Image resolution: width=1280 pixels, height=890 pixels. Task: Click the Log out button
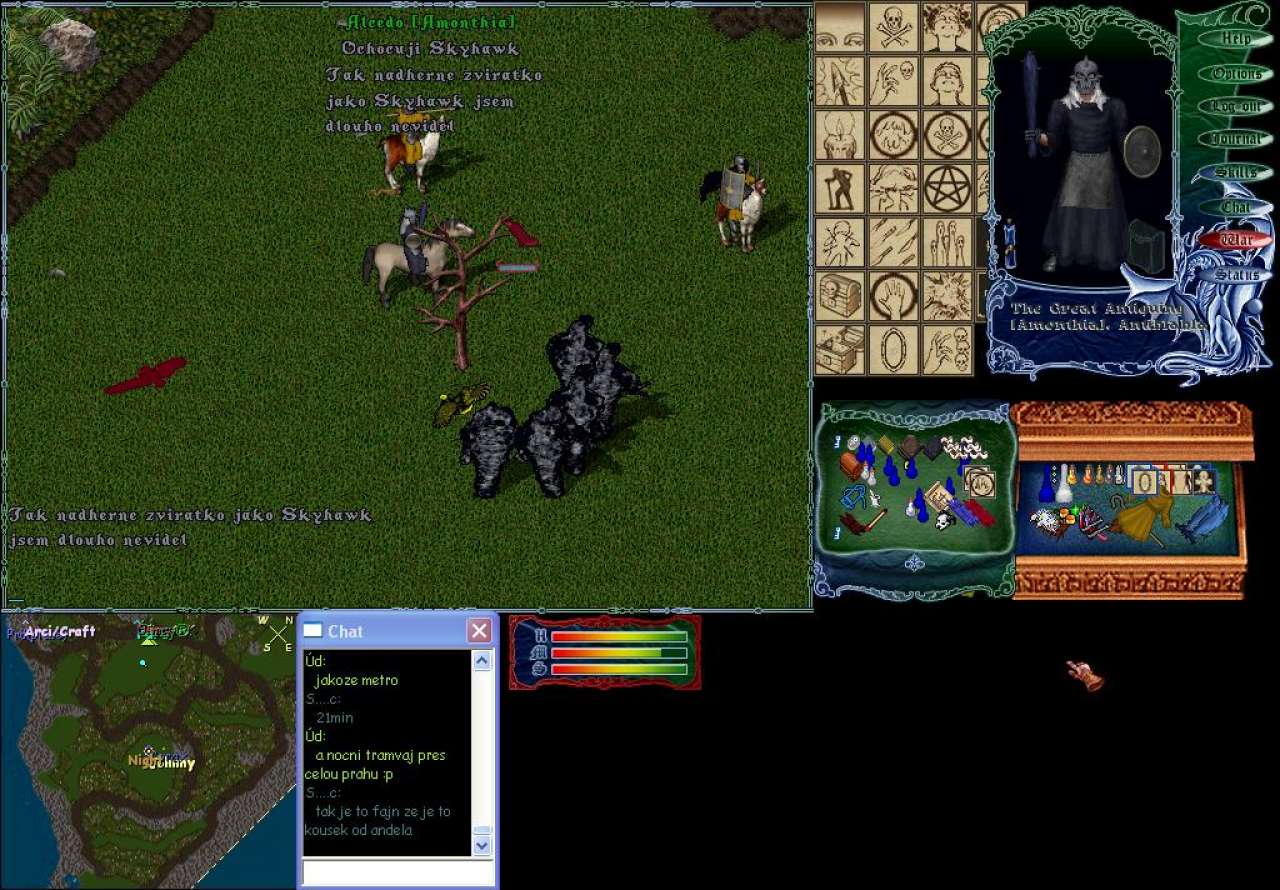click(1236, 106)
